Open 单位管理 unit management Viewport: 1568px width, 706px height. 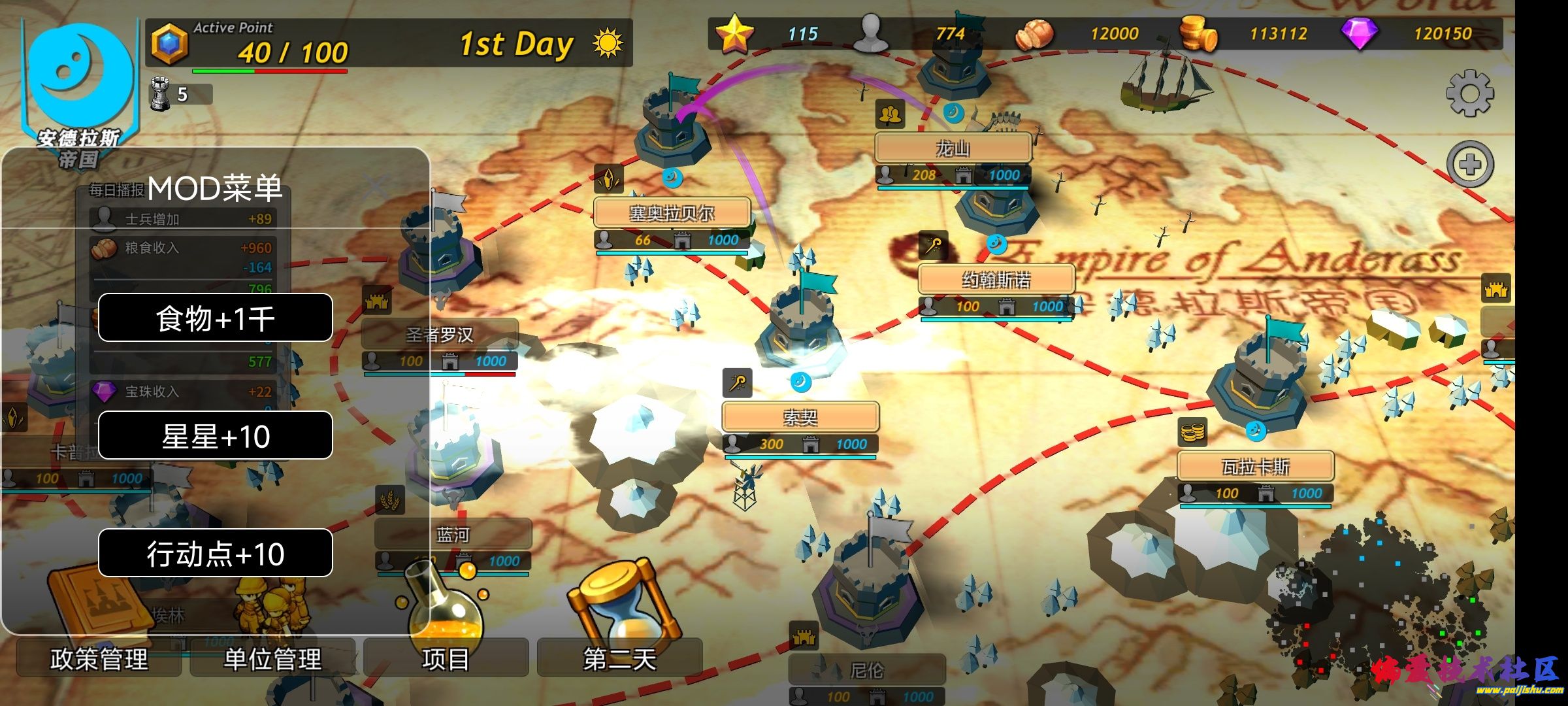(272, 658)
